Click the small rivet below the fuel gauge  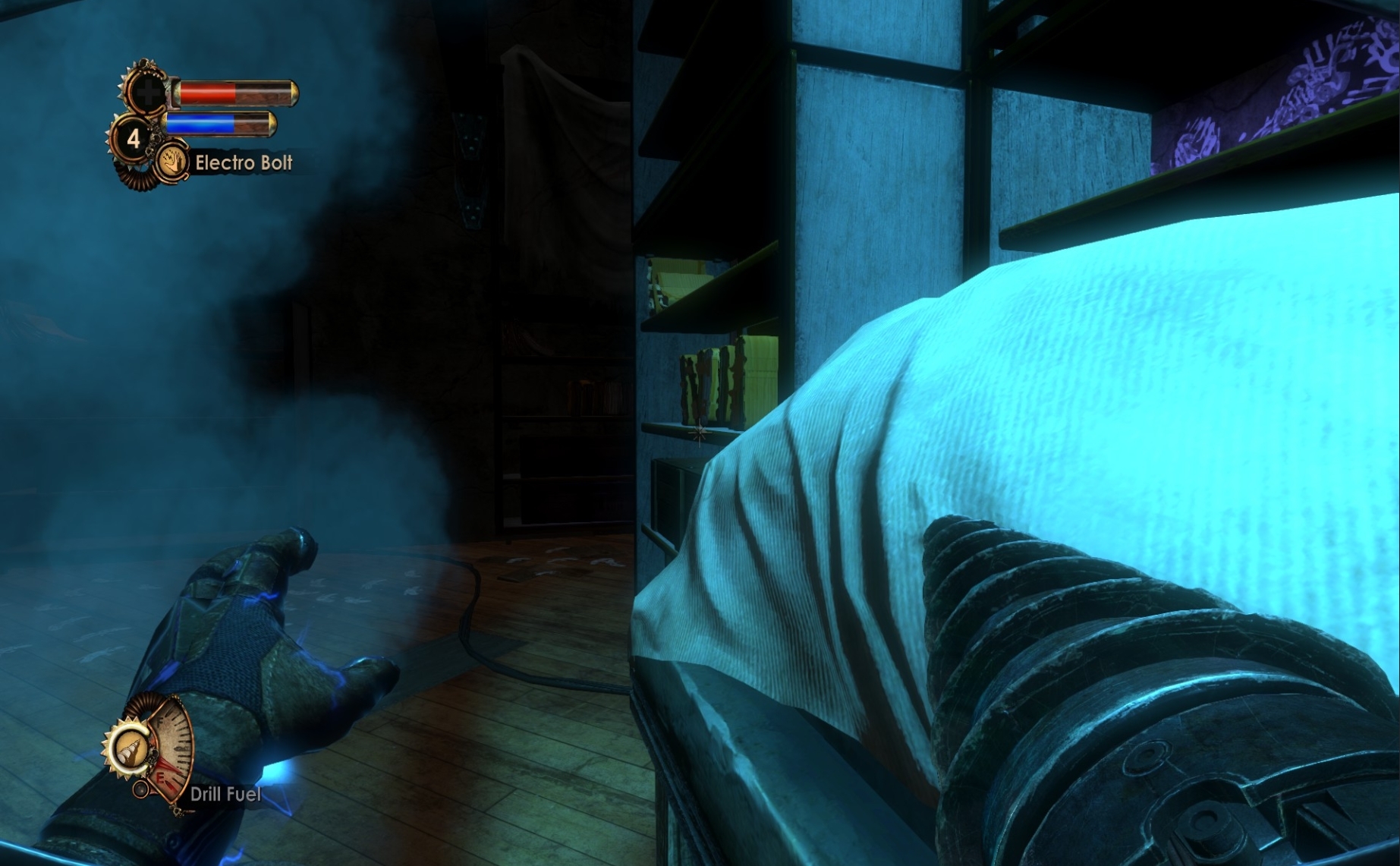(x=140, y=789)
